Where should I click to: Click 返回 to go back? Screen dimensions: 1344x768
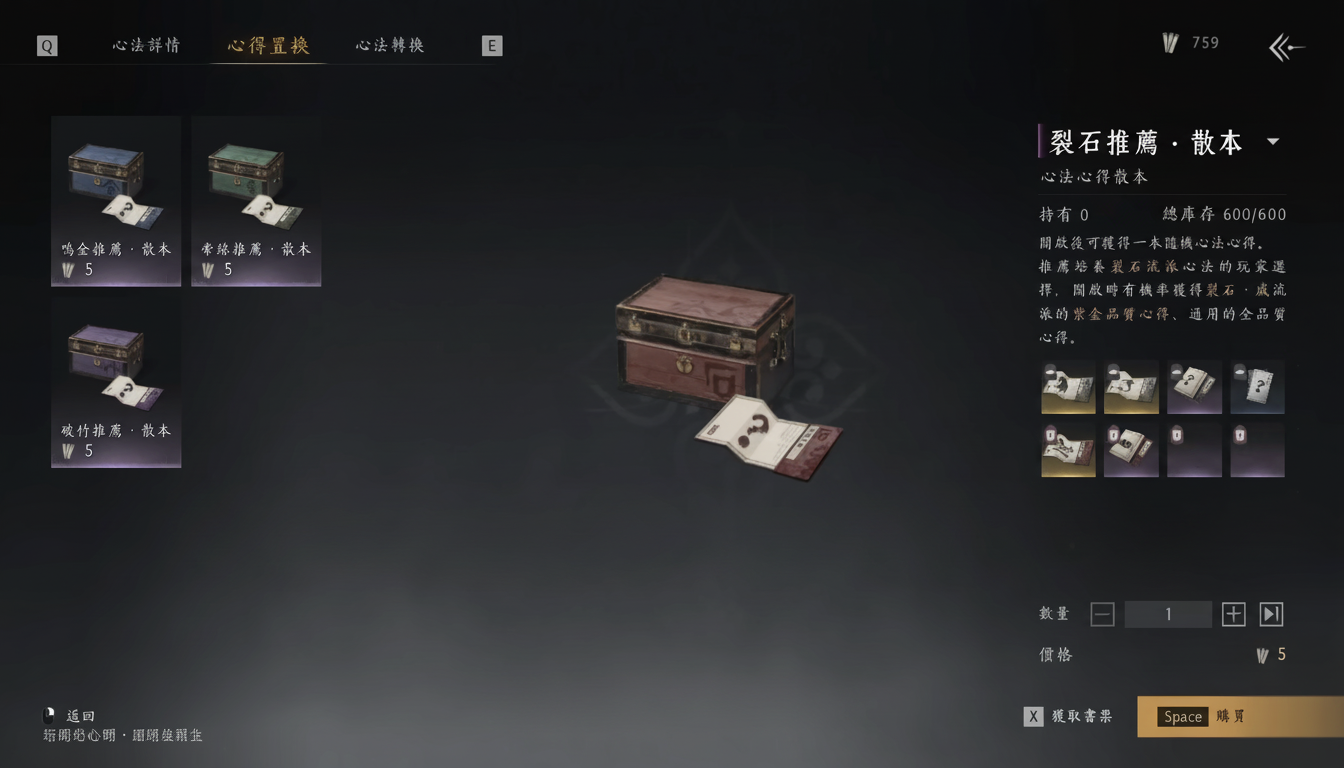coord(78,715)
